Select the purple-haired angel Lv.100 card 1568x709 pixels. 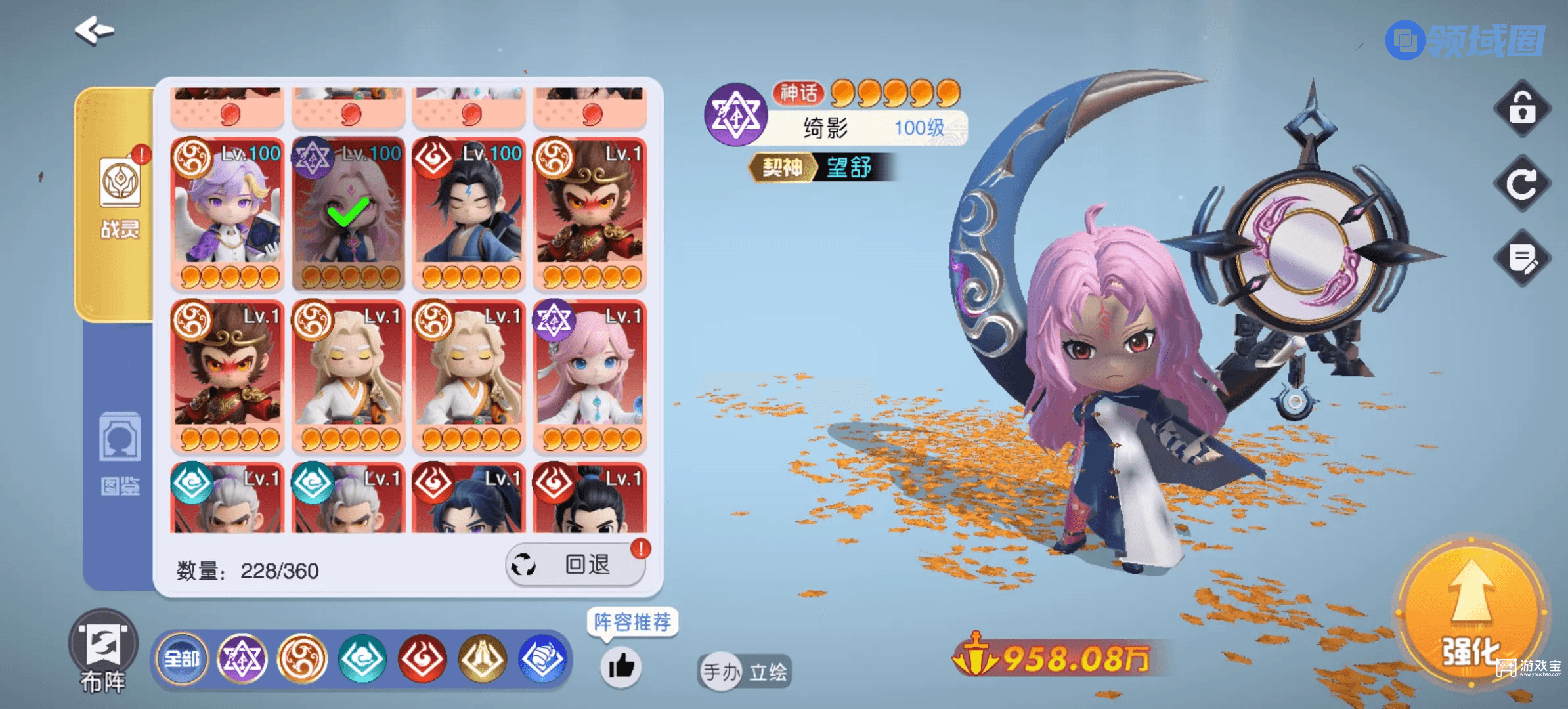pos(227,213)
